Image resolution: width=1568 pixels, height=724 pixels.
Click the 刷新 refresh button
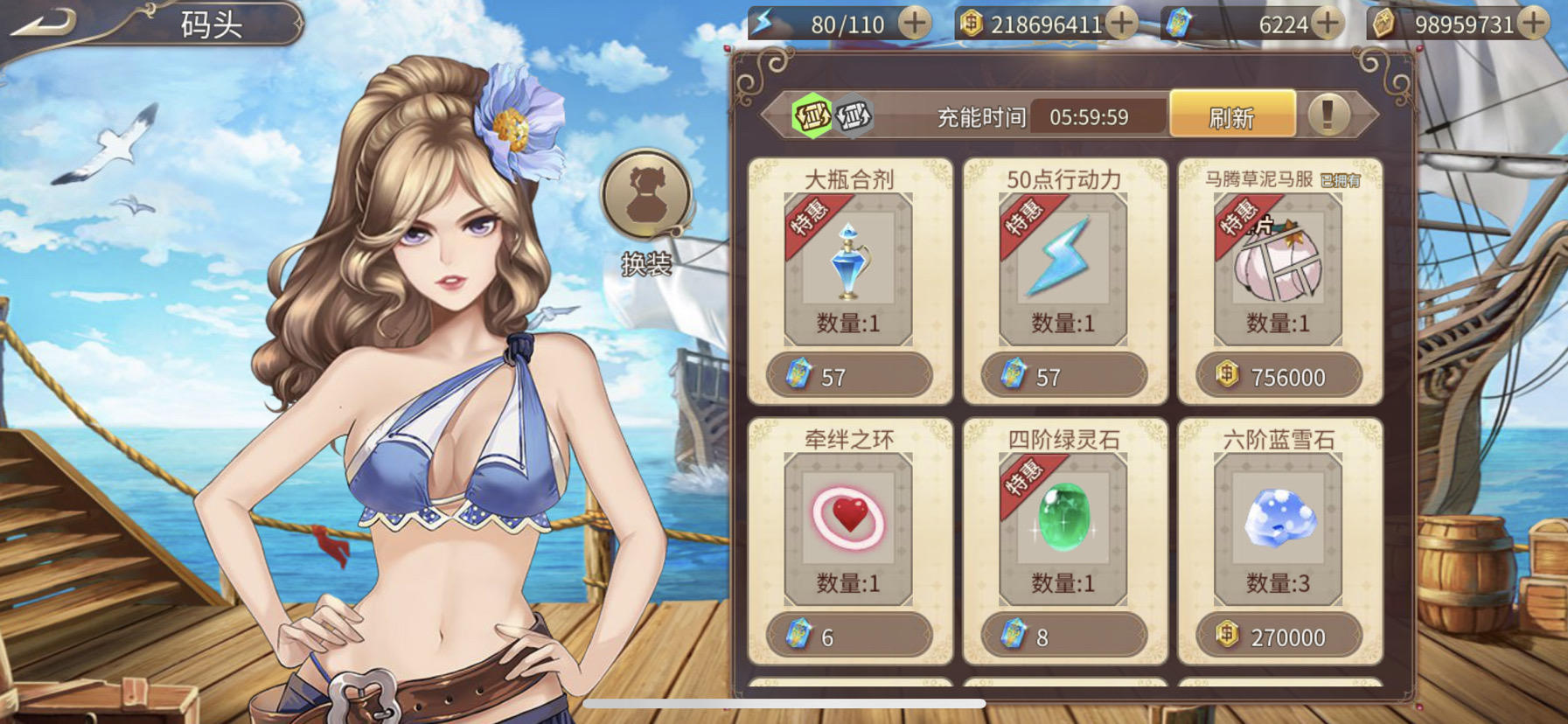point(1231,116)
